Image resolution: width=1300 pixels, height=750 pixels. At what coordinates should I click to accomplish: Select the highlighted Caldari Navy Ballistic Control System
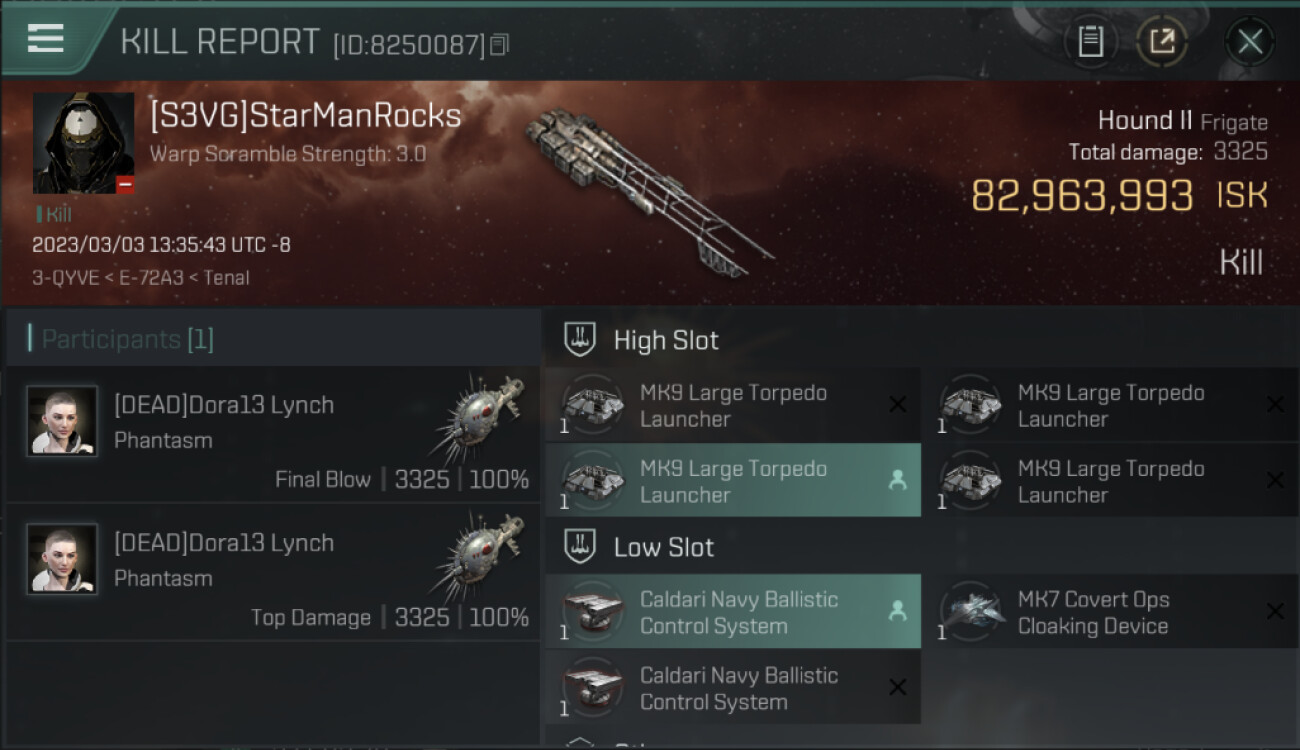coord(732,612)
